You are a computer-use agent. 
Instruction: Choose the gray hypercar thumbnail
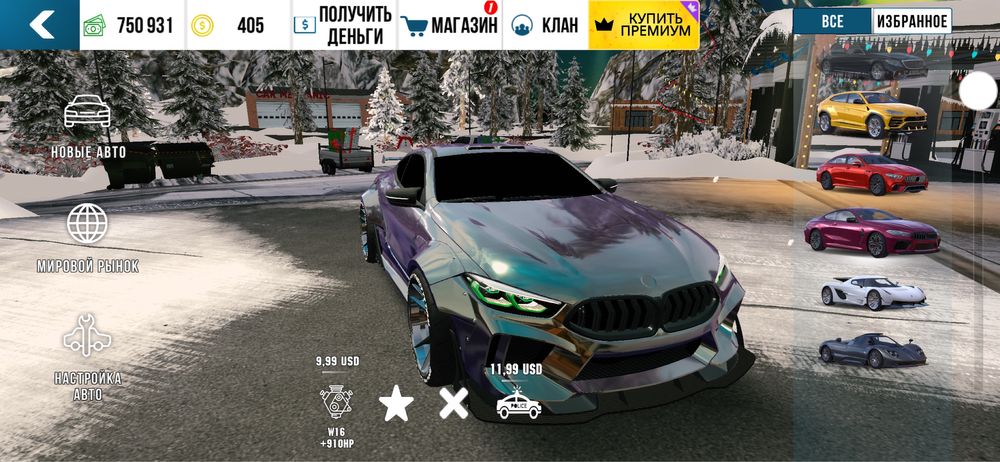(x=872, y=350)
